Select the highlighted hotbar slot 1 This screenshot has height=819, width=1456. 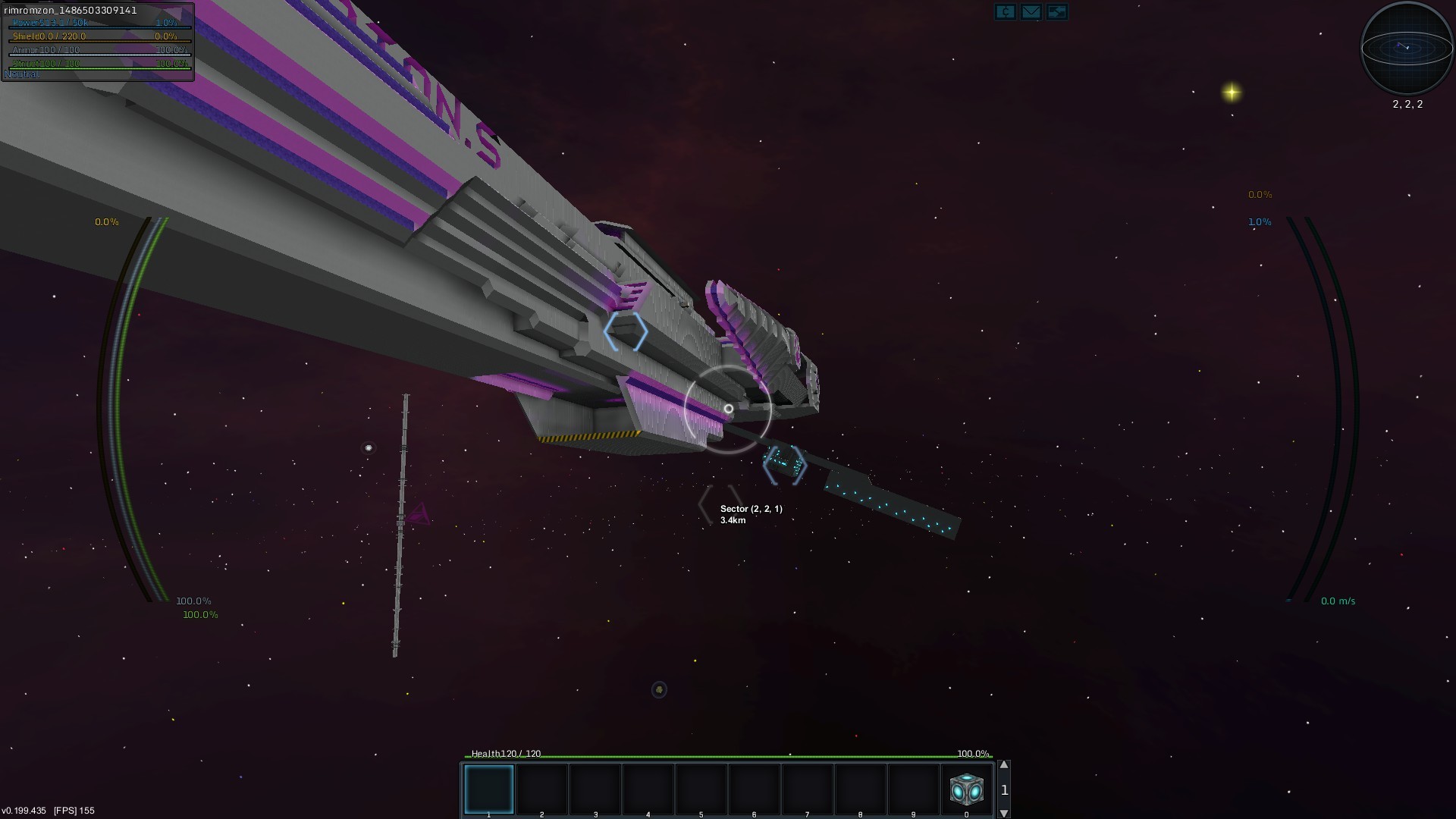[489, 789]
